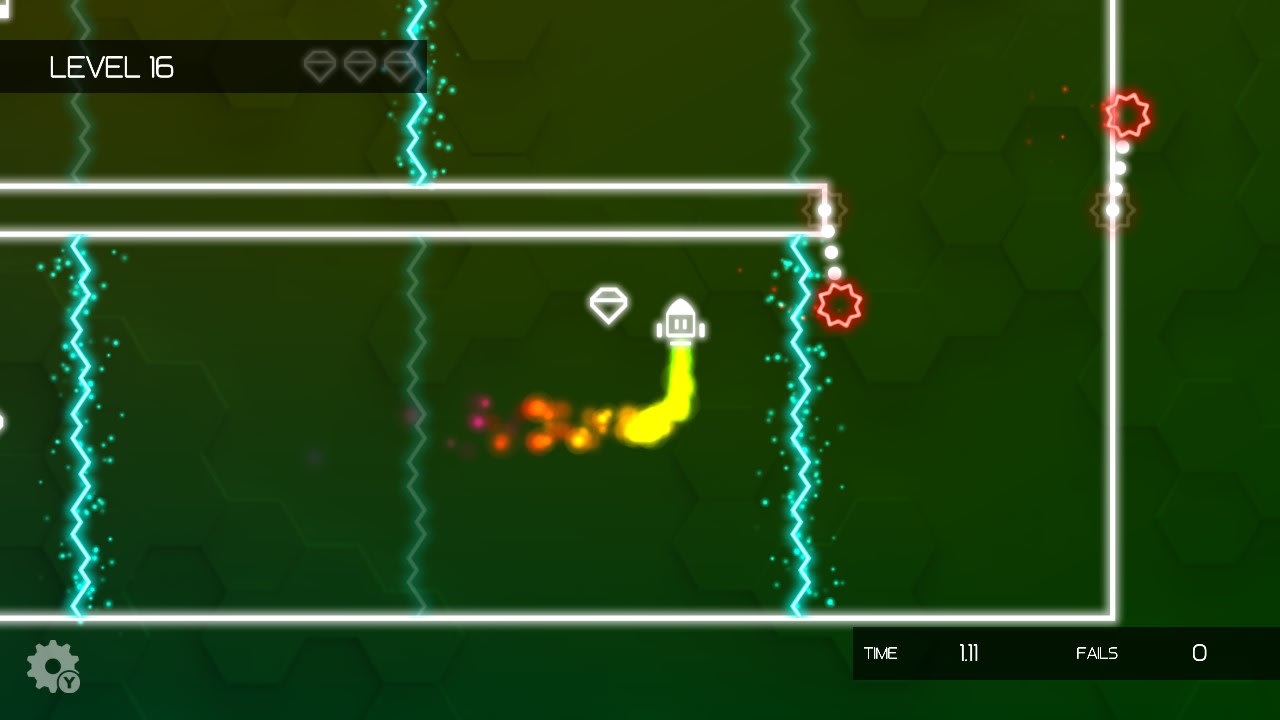
Task: Toggle the Y button badge on the gear
Action: point(68,682)
